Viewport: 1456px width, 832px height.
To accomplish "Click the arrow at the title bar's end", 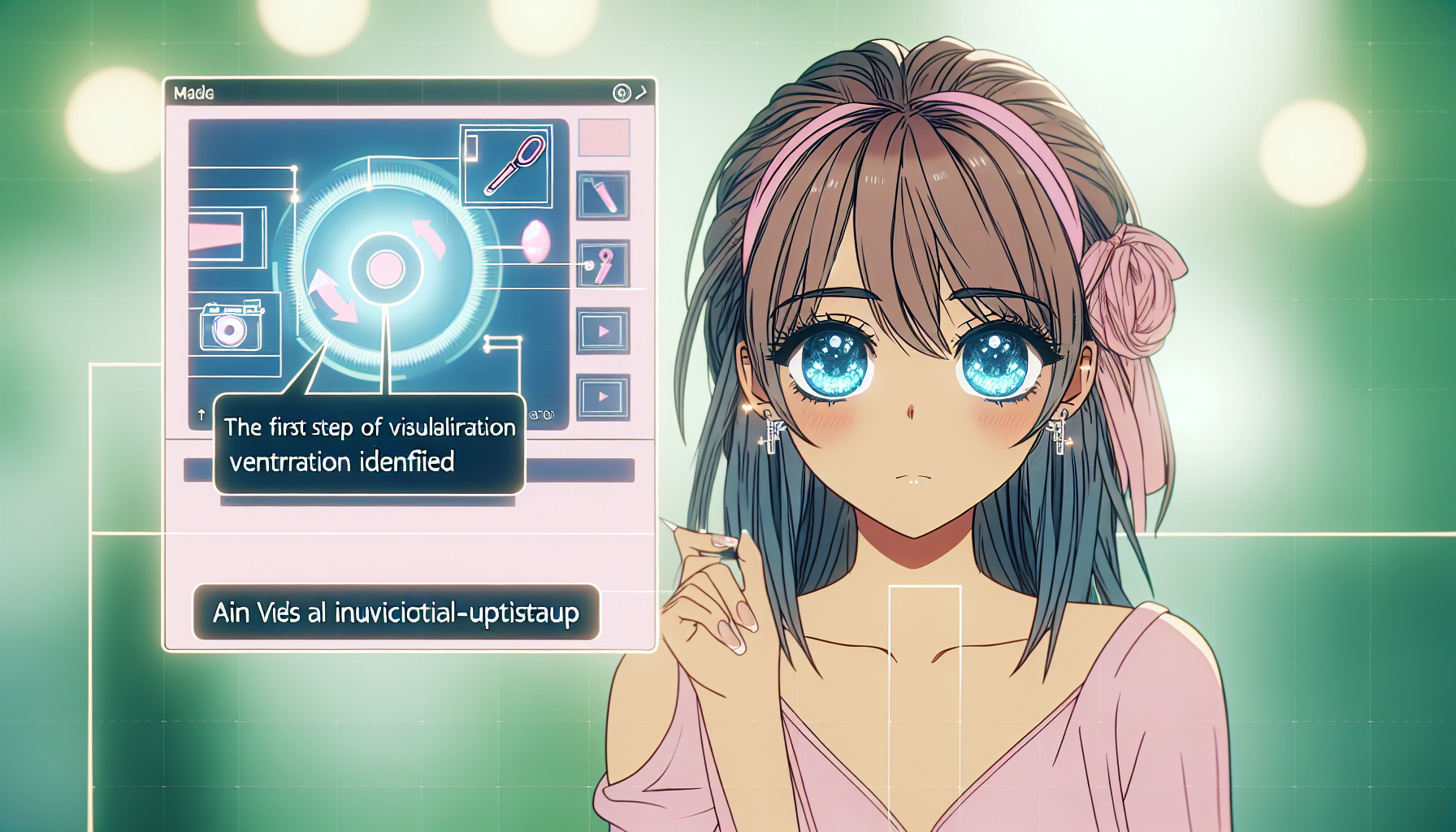I will (642, 93).
